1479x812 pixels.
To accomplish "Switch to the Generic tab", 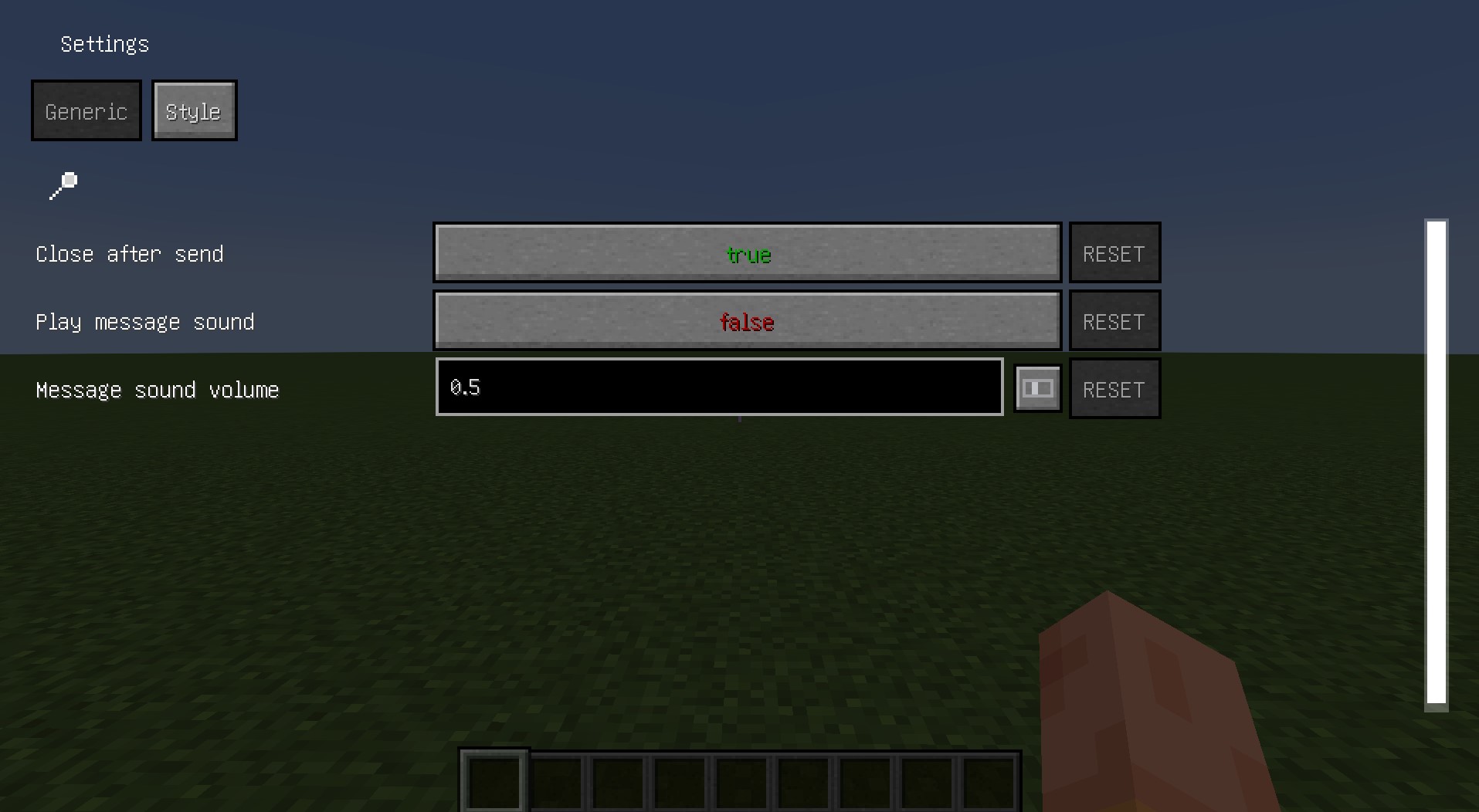I will click(86, 110).
